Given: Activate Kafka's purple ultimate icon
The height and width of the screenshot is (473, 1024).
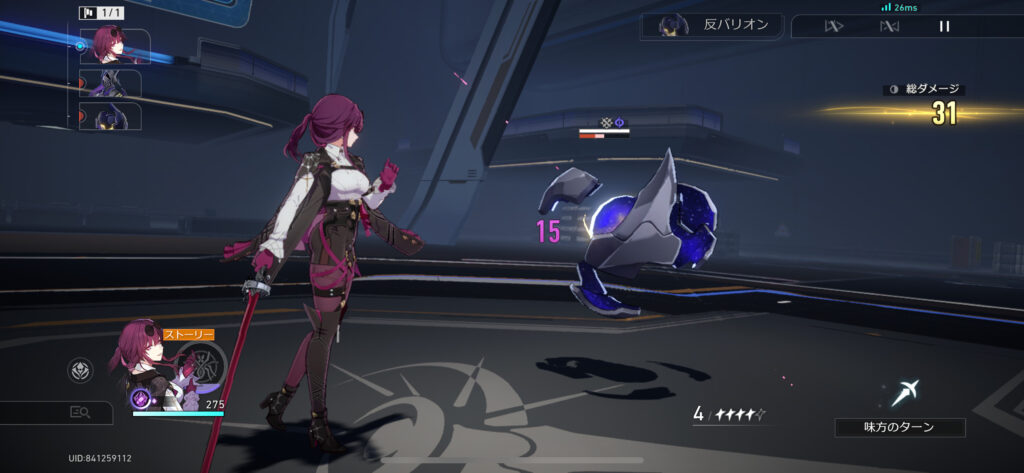Looking at the screenshot, I should pyautogui.click(x=142, y=399).
